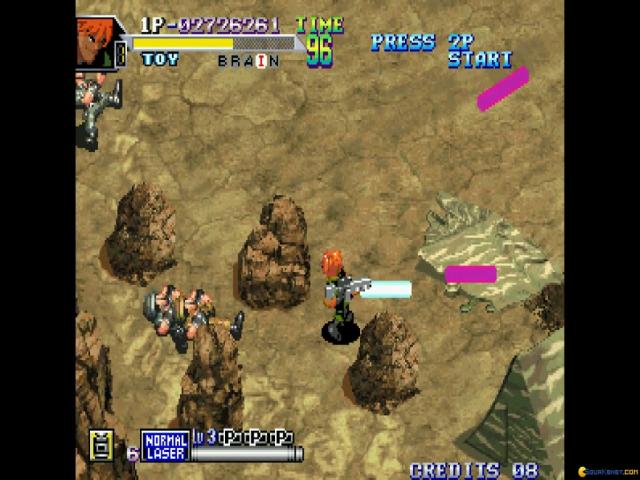640x480 pixels.
Task: Select the Normal Laser weapon indicator
Action: pos(164,446)
